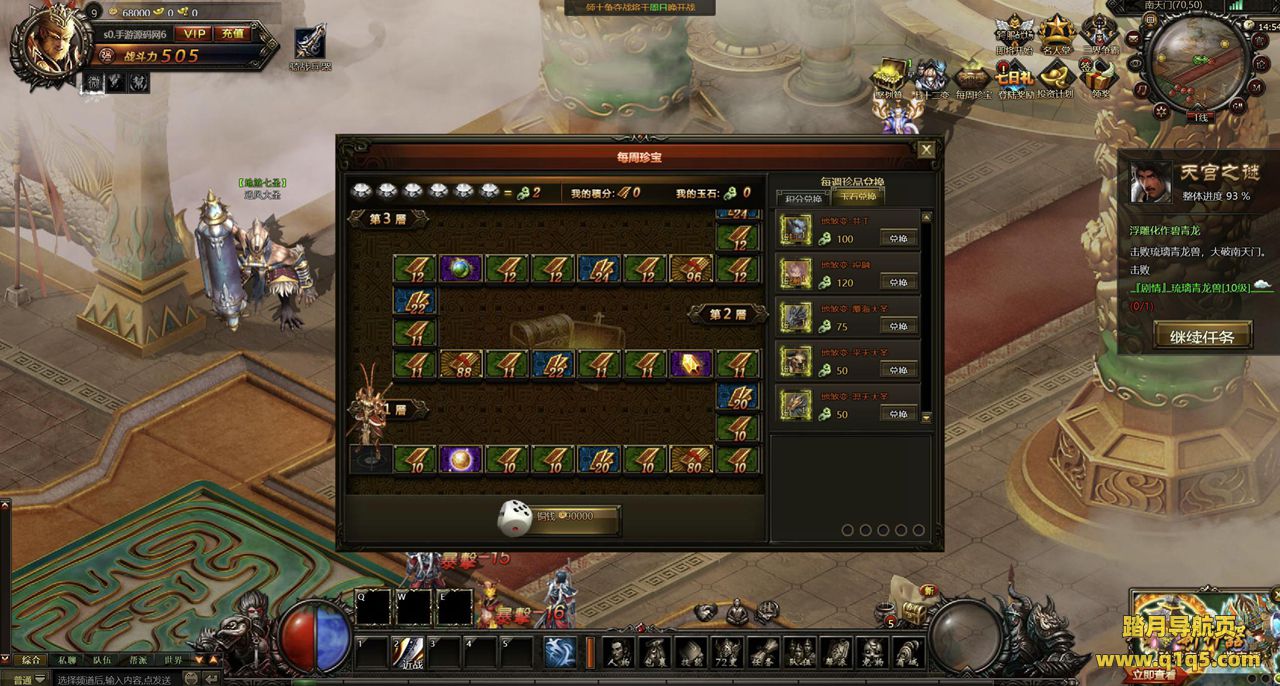Click the 继续任务 quest button
The height and width of the screenshot is (686, 1280).
point(1202,336)
